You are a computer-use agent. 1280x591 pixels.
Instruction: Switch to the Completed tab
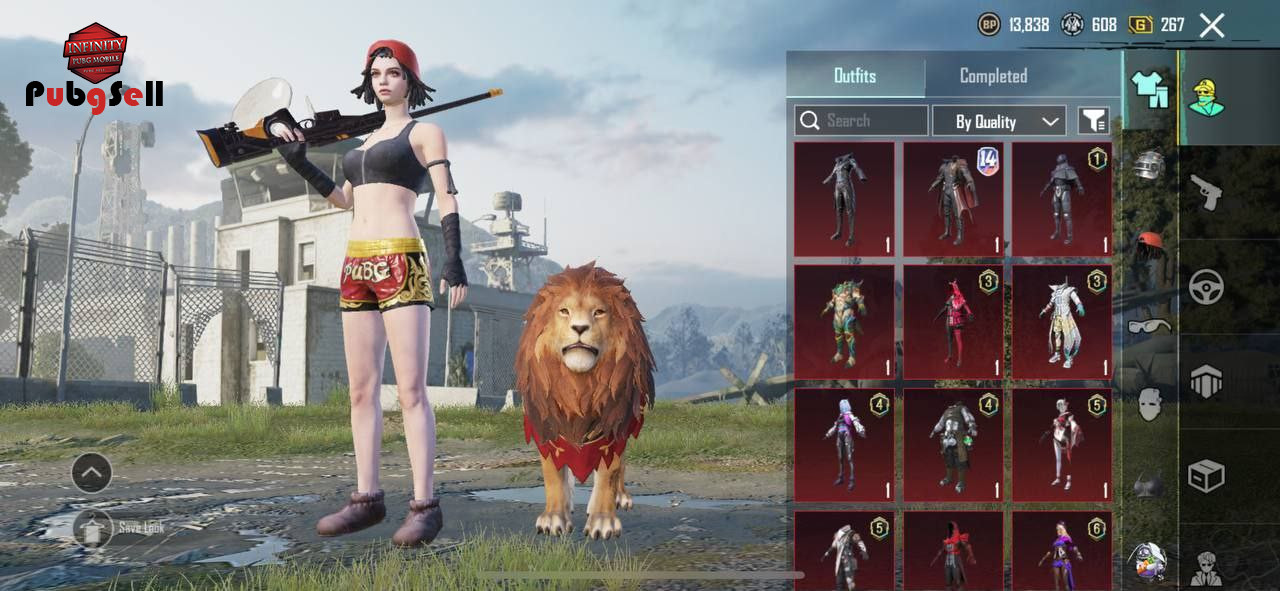pyautogui.click(x=993, y=76)
